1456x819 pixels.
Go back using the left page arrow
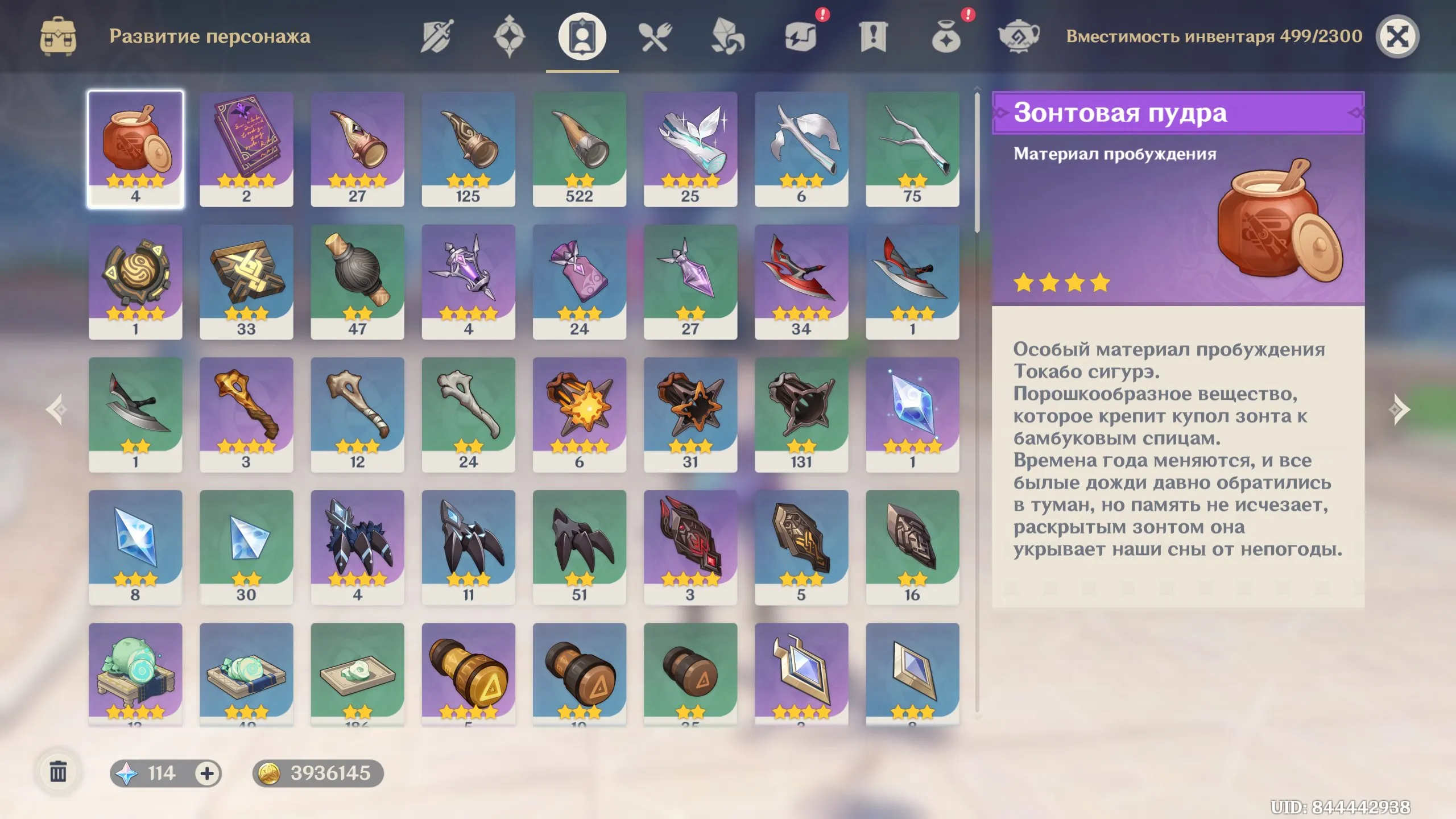click(55, 408)
